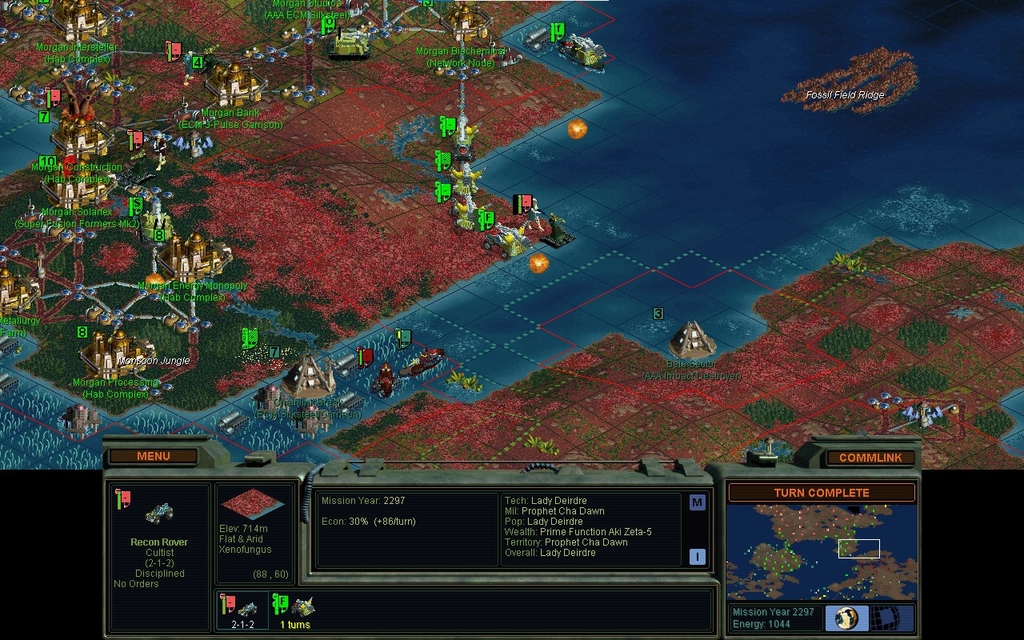
Task: Click the TURN COMPLETE button
Action: click(x=821, y=493)
